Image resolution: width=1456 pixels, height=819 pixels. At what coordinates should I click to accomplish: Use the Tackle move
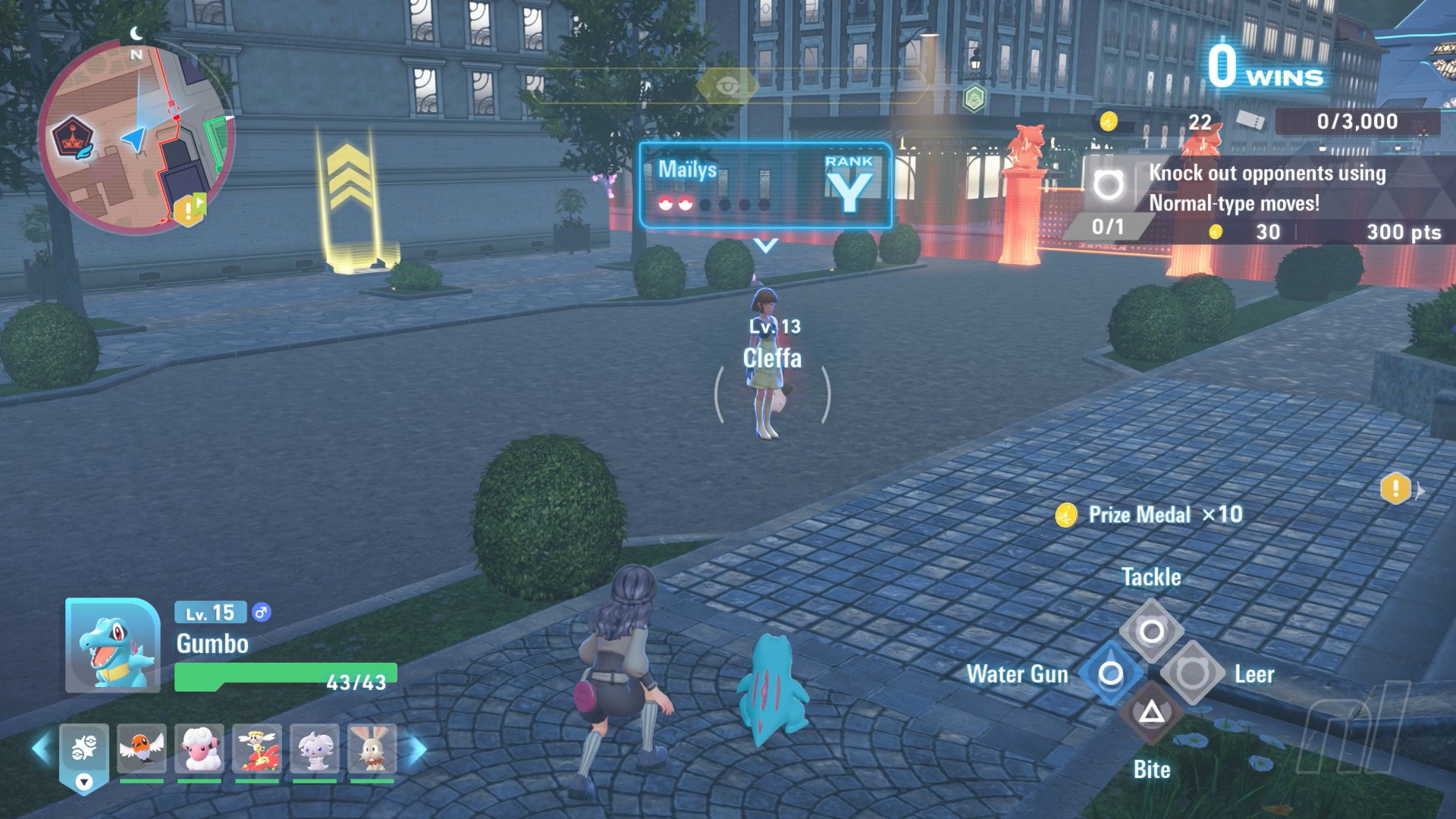pyautogui.click(x=1151, y=630)
